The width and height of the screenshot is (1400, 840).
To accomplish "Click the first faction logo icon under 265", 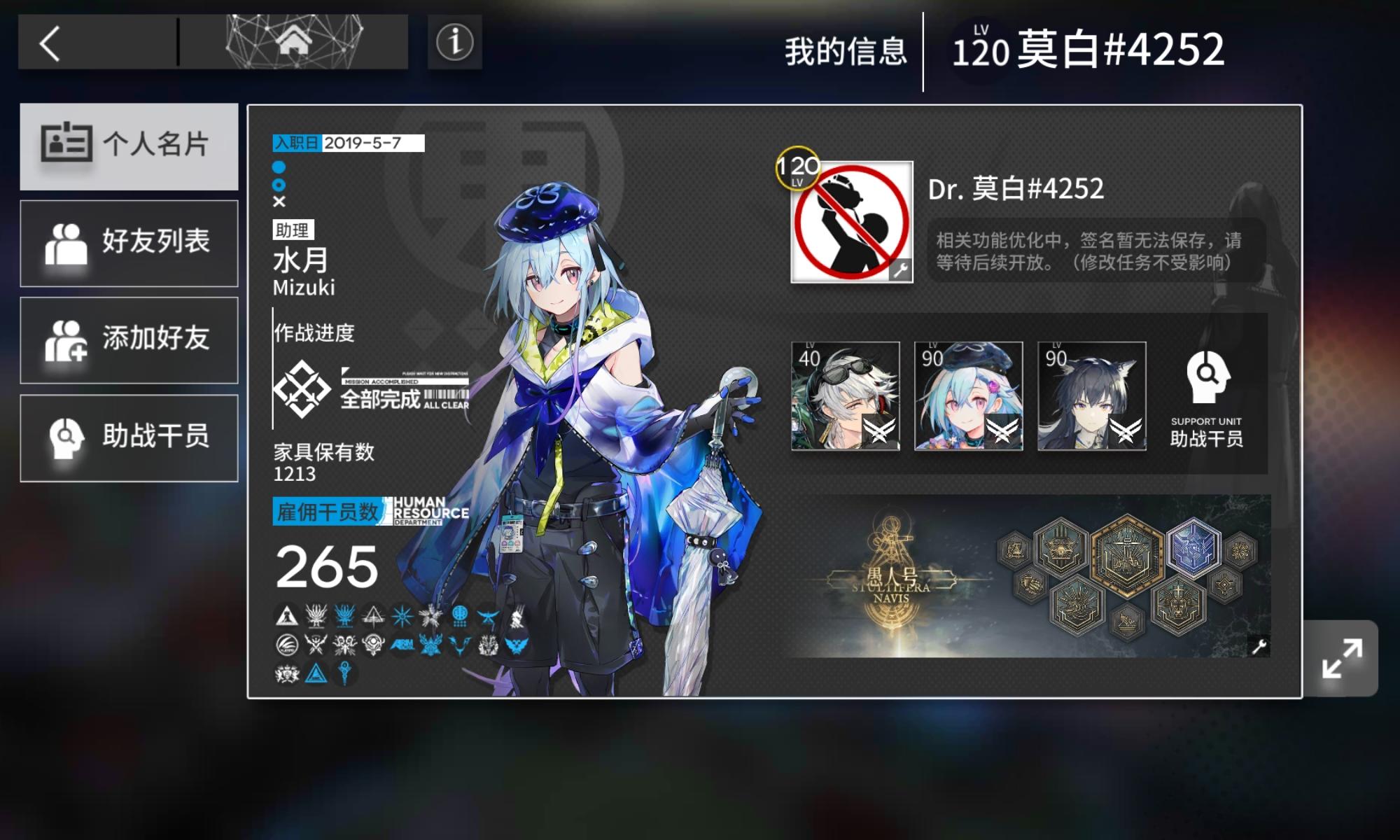I will 286,617.
